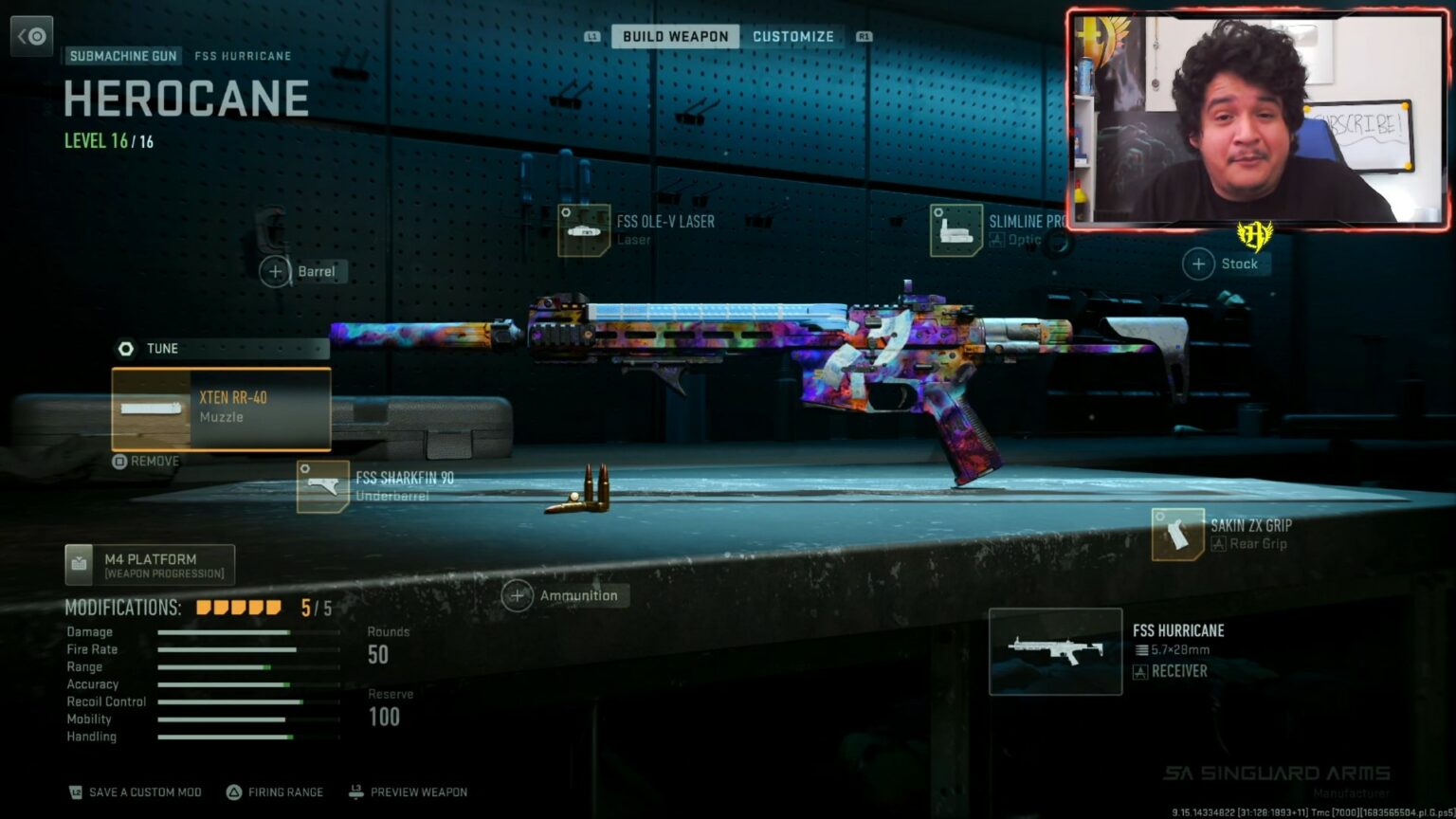Open the FSS Sharkfin 90 underbarrel slot
Viewport: 1456px width, 819px height.
(376, 486)
